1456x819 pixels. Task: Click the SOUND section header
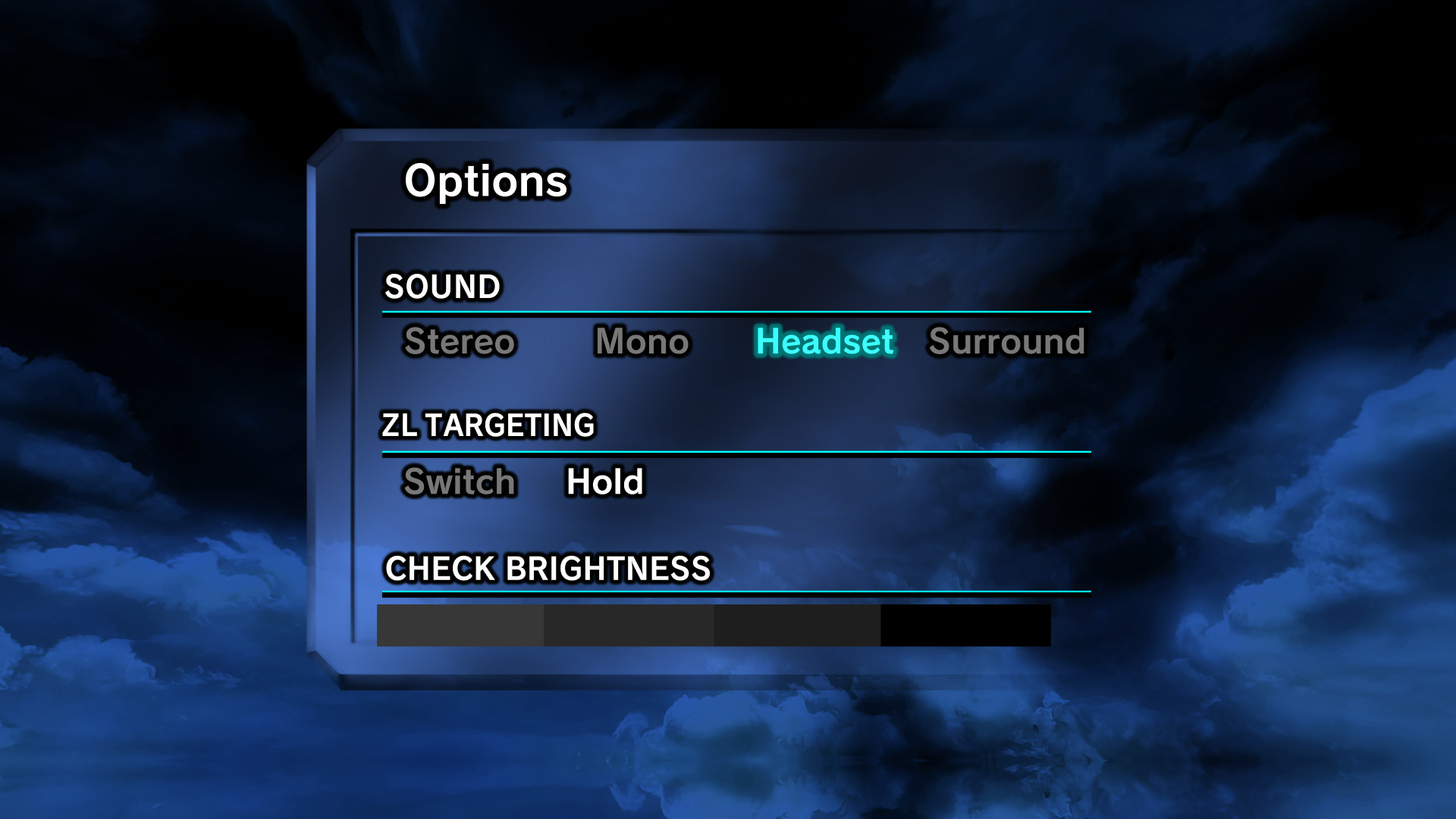pos(443,287)
